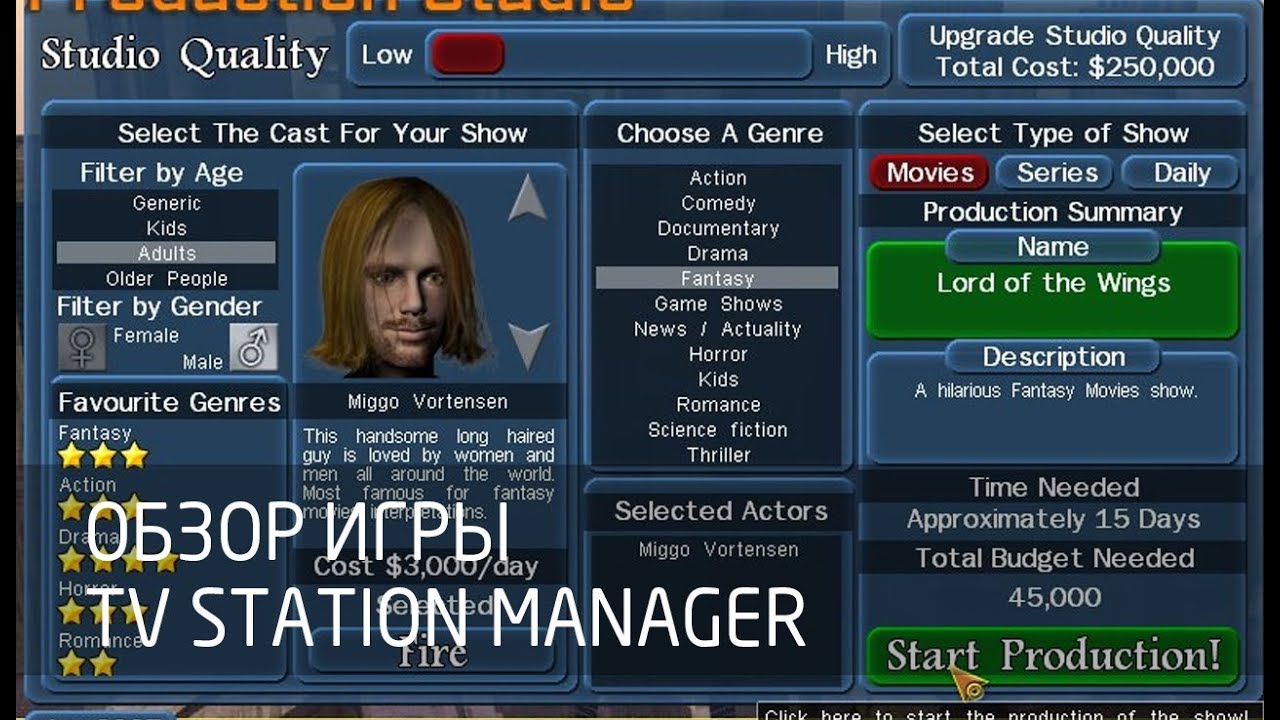Select the Science fiction genre
Screen dimensions: 1280x720
click(x=716, y=430)
